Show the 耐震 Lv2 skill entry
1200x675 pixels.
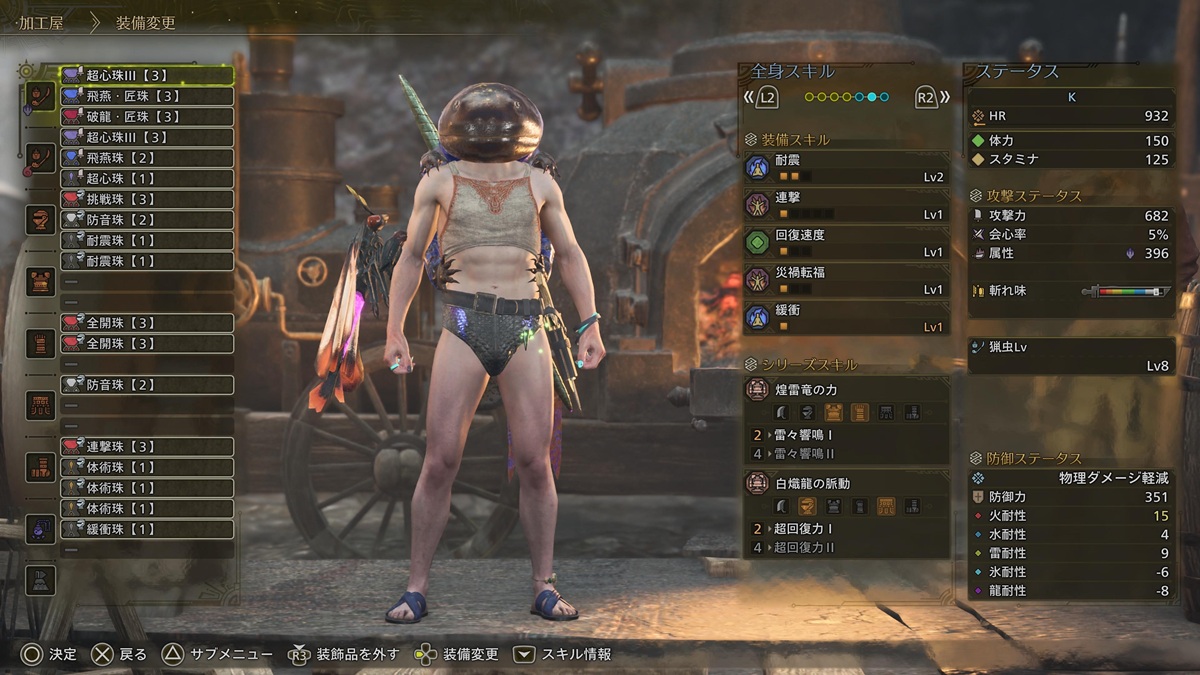[846, 167]
